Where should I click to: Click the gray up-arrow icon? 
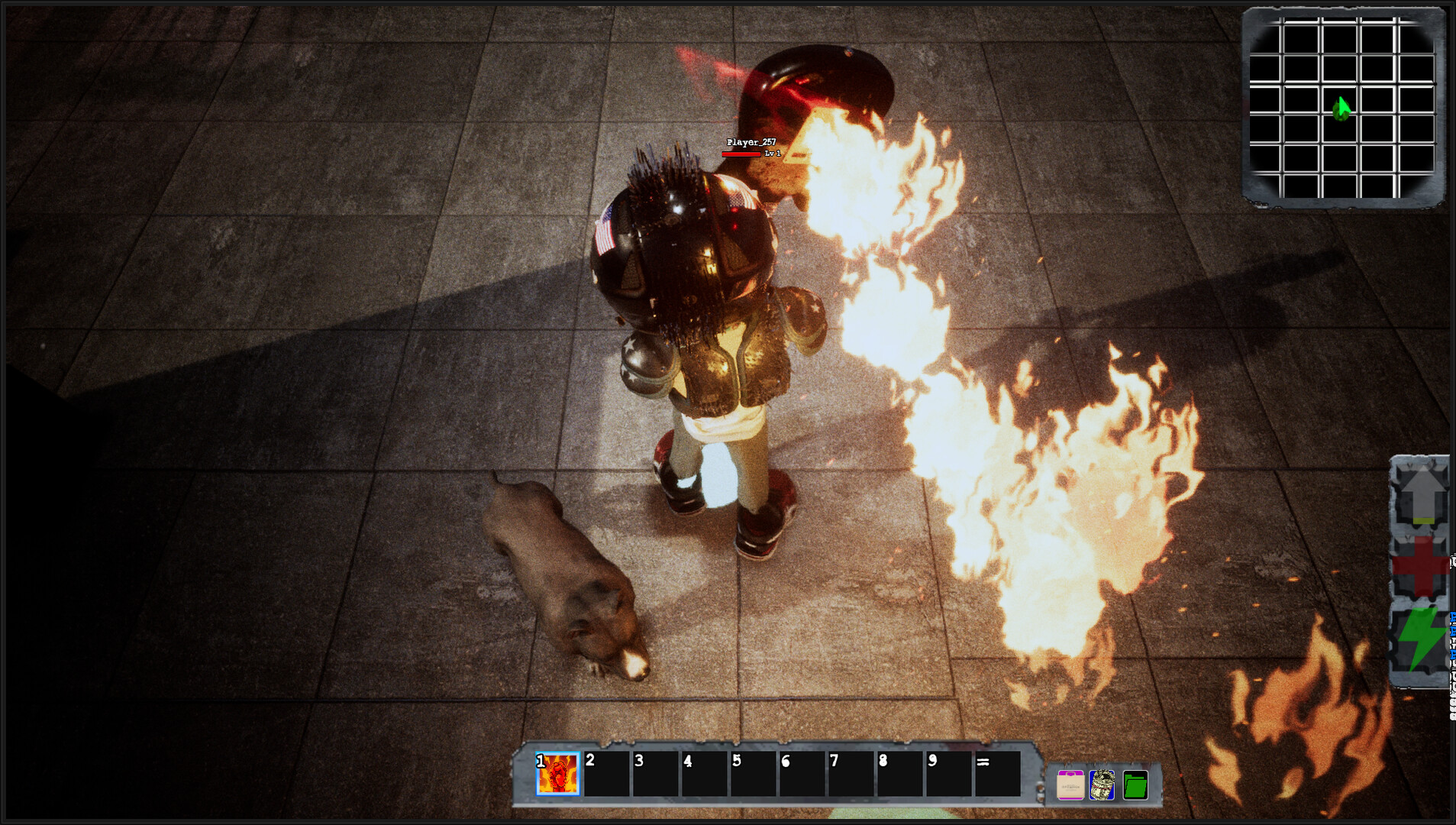point(1421,496)
